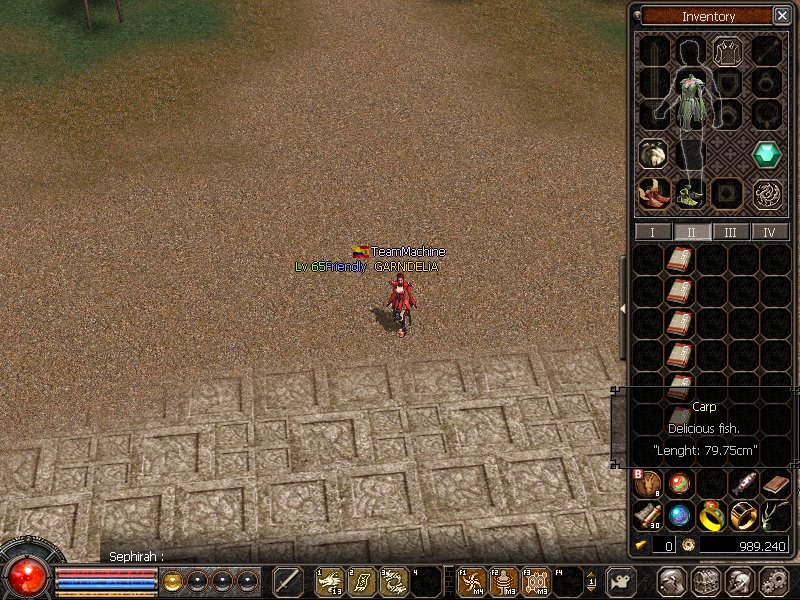
Task: Select the green emerald gem slot
Action: point(767,154)
